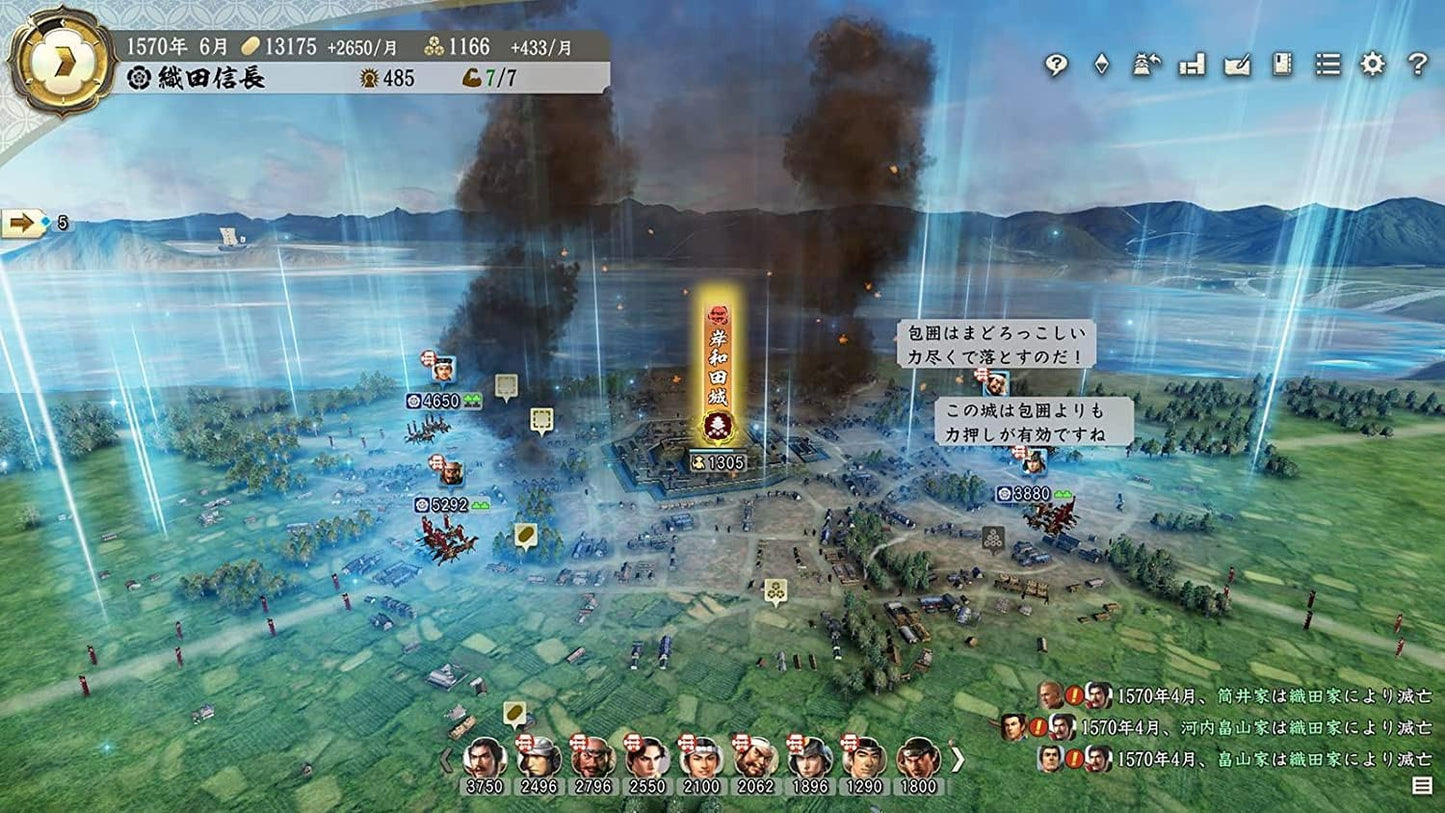1445x813 pixels.
Task: Select the letter writing icon
Action: (x=1236, y=63)
